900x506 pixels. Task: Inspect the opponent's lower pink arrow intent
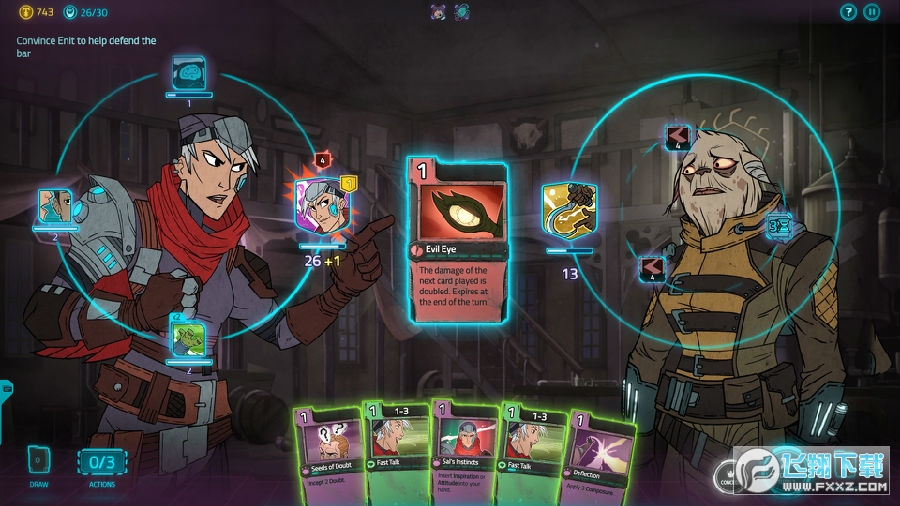tap(653, 268)
